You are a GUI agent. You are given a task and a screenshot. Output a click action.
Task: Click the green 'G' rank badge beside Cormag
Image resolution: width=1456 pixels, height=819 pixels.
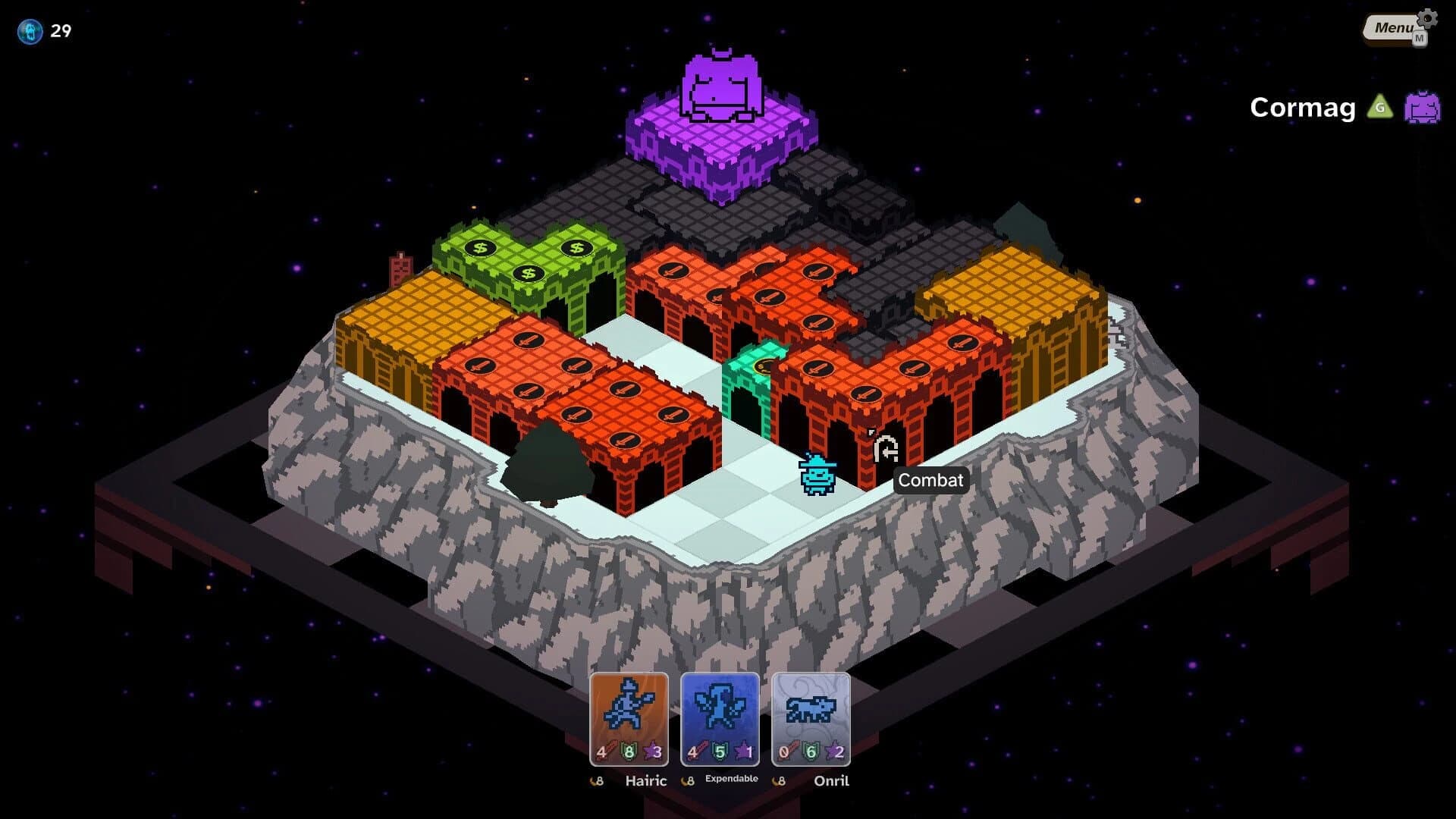click(x=1380, y=108)
